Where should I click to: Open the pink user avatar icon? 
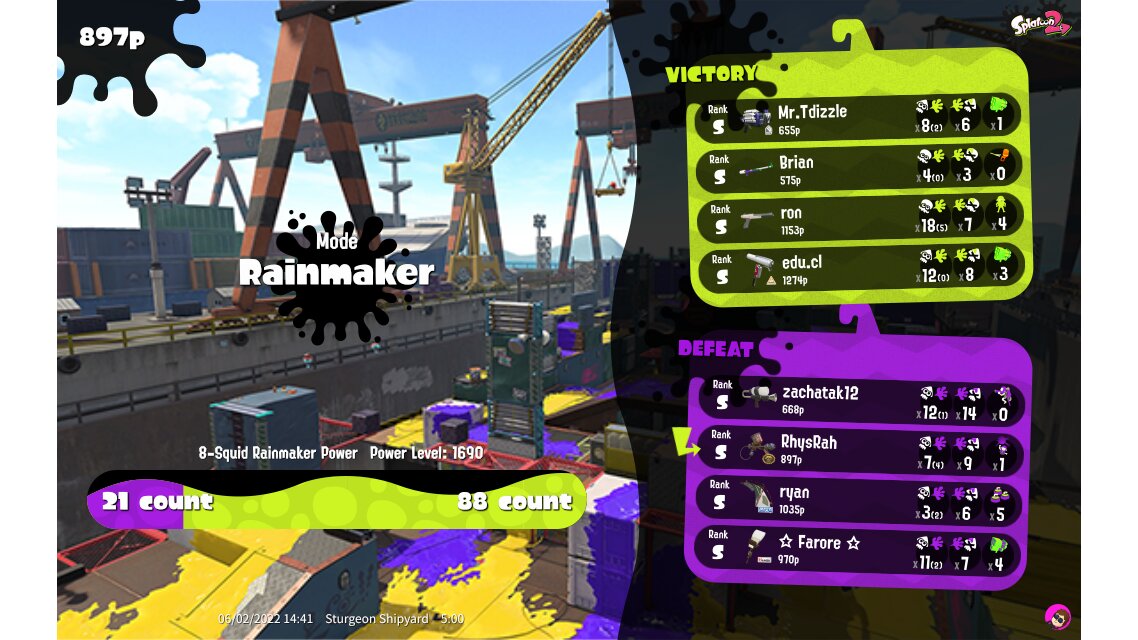1057,616
